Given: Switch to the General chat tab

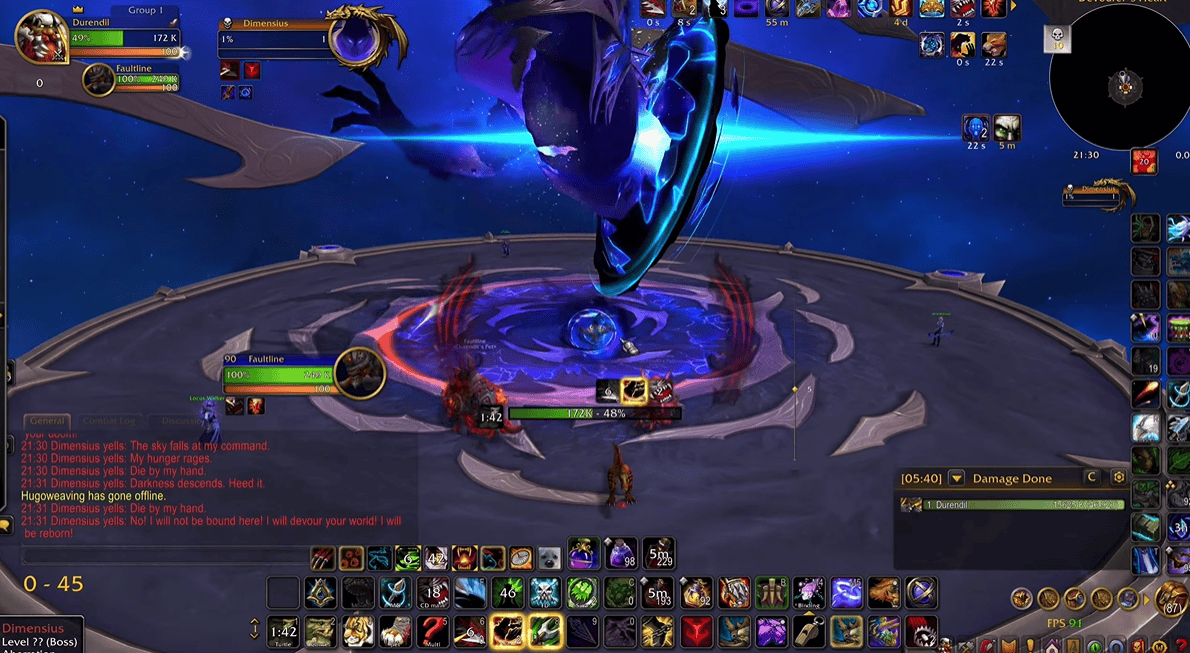Looking at the screenshot, I should 46,421.
